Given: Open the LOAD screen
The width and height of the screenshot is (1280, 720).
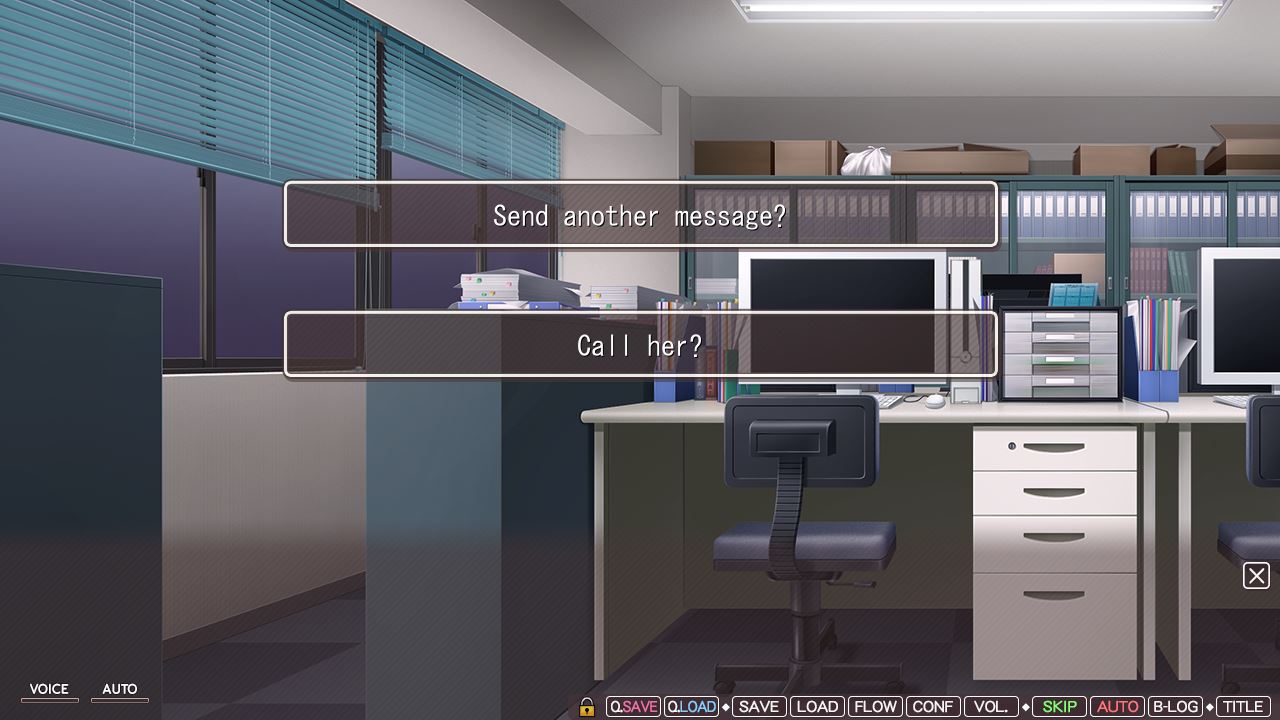Looking at the screenshot, I should (818, 706).
